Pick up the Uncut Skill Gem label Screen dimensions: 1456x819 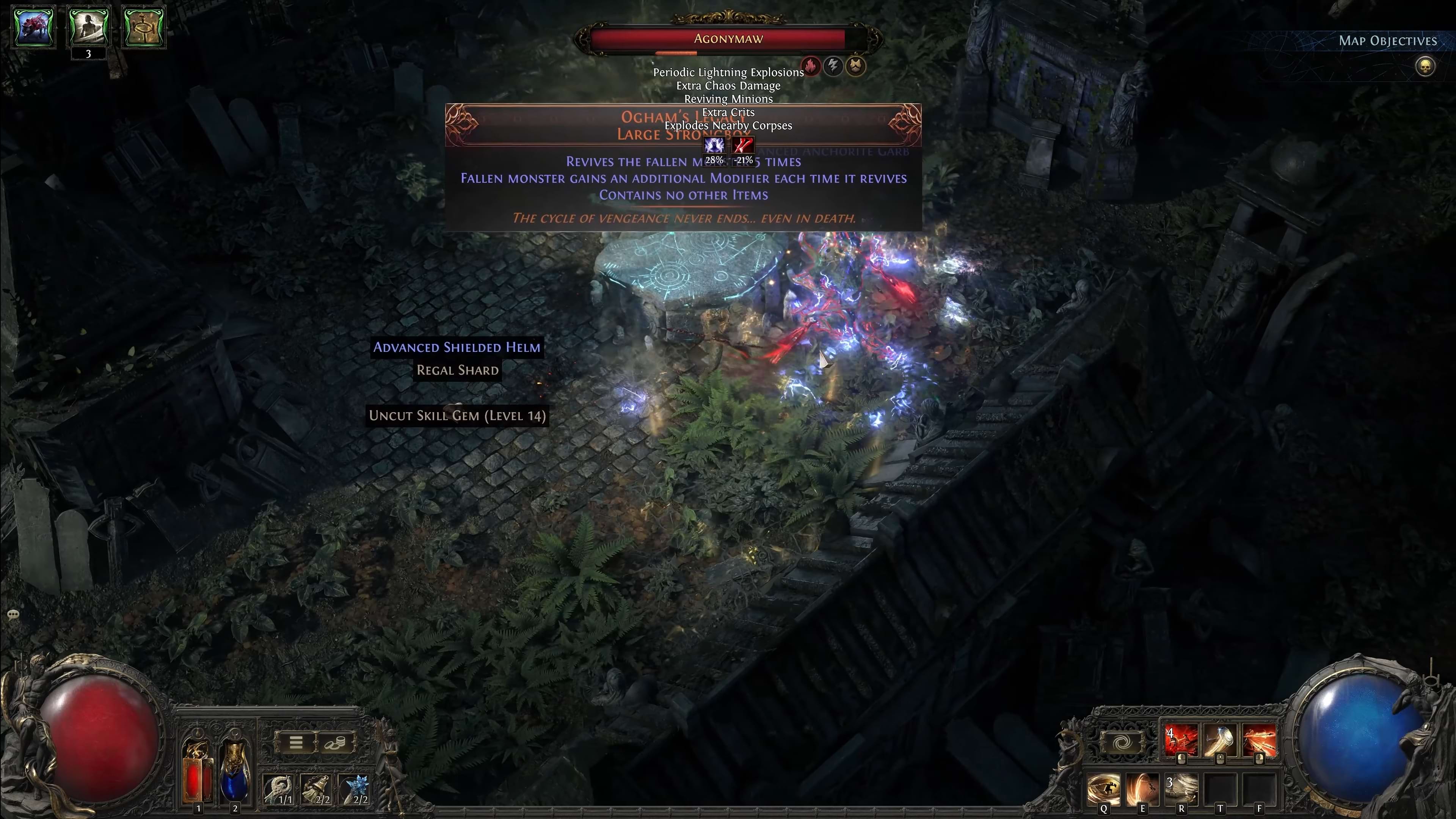pyautogui.click(x=457, y=416)
